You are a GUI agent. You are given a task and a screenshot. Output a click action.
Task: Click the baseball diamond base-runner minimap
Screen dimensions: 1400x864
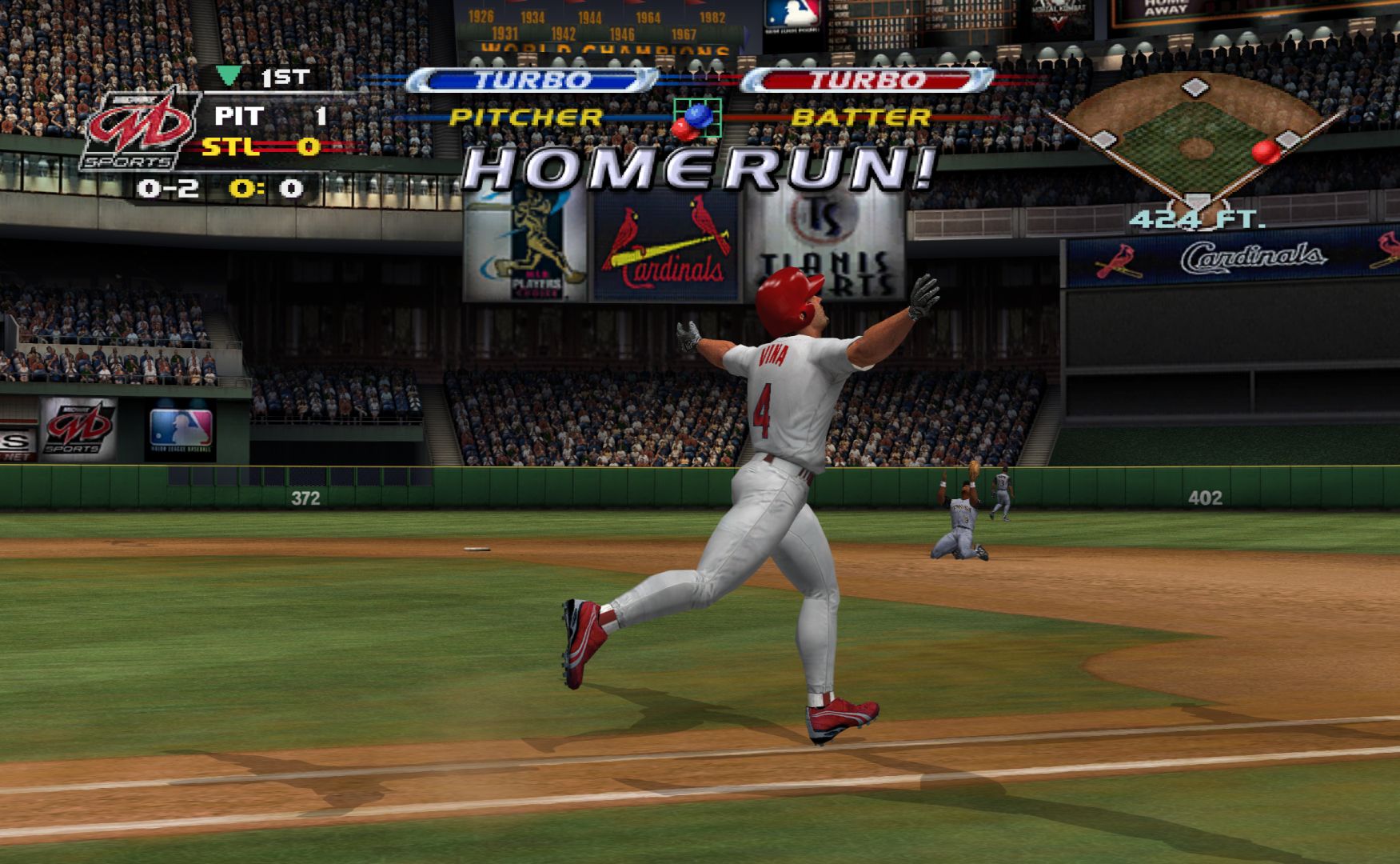pos(1195,142)
